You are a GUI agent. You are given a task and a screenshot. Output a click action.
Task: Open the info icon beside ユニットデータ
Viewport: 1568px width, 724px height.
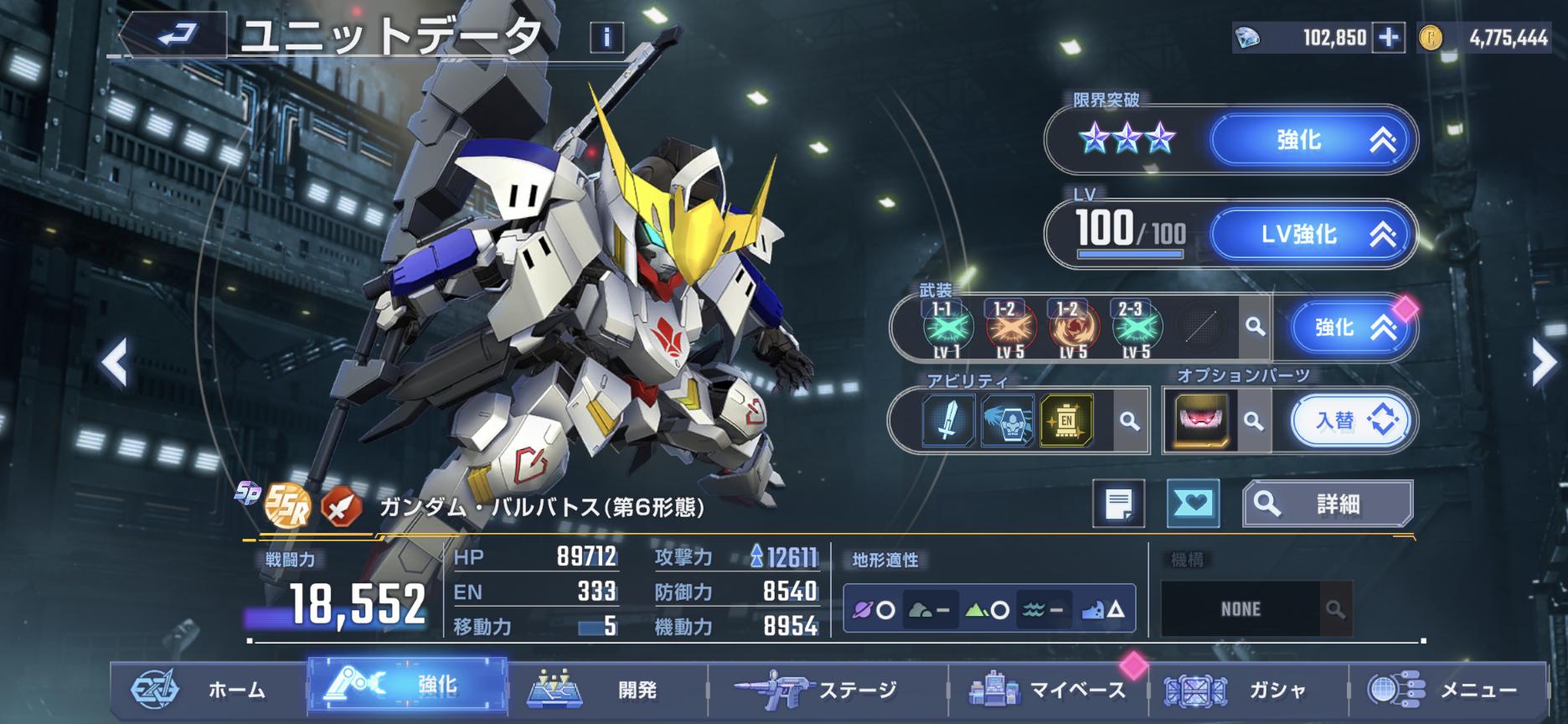click(606, 37)
